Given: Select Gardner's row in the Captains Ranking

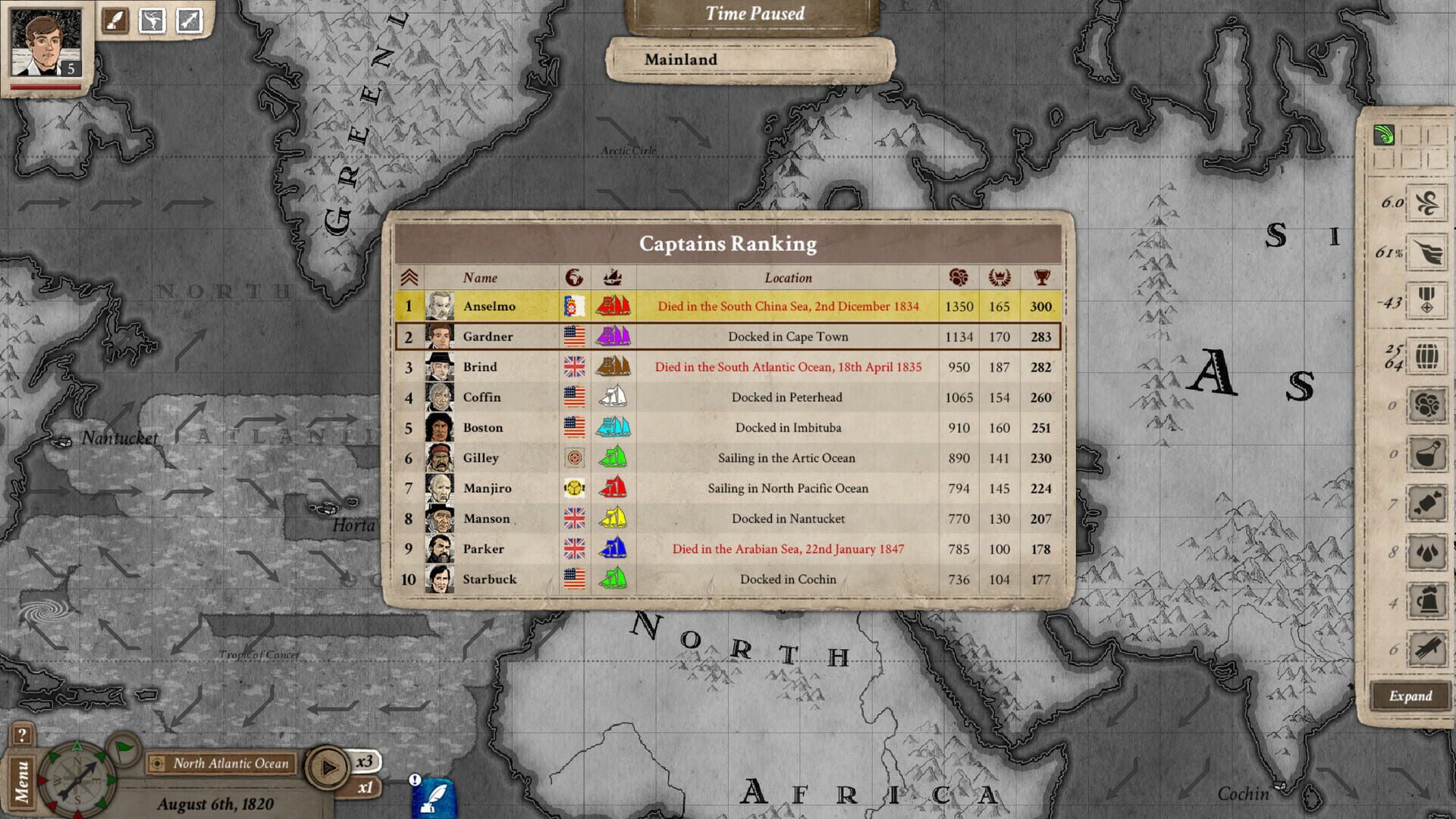Looking at the screenshot, I should [x=728, y=336].
